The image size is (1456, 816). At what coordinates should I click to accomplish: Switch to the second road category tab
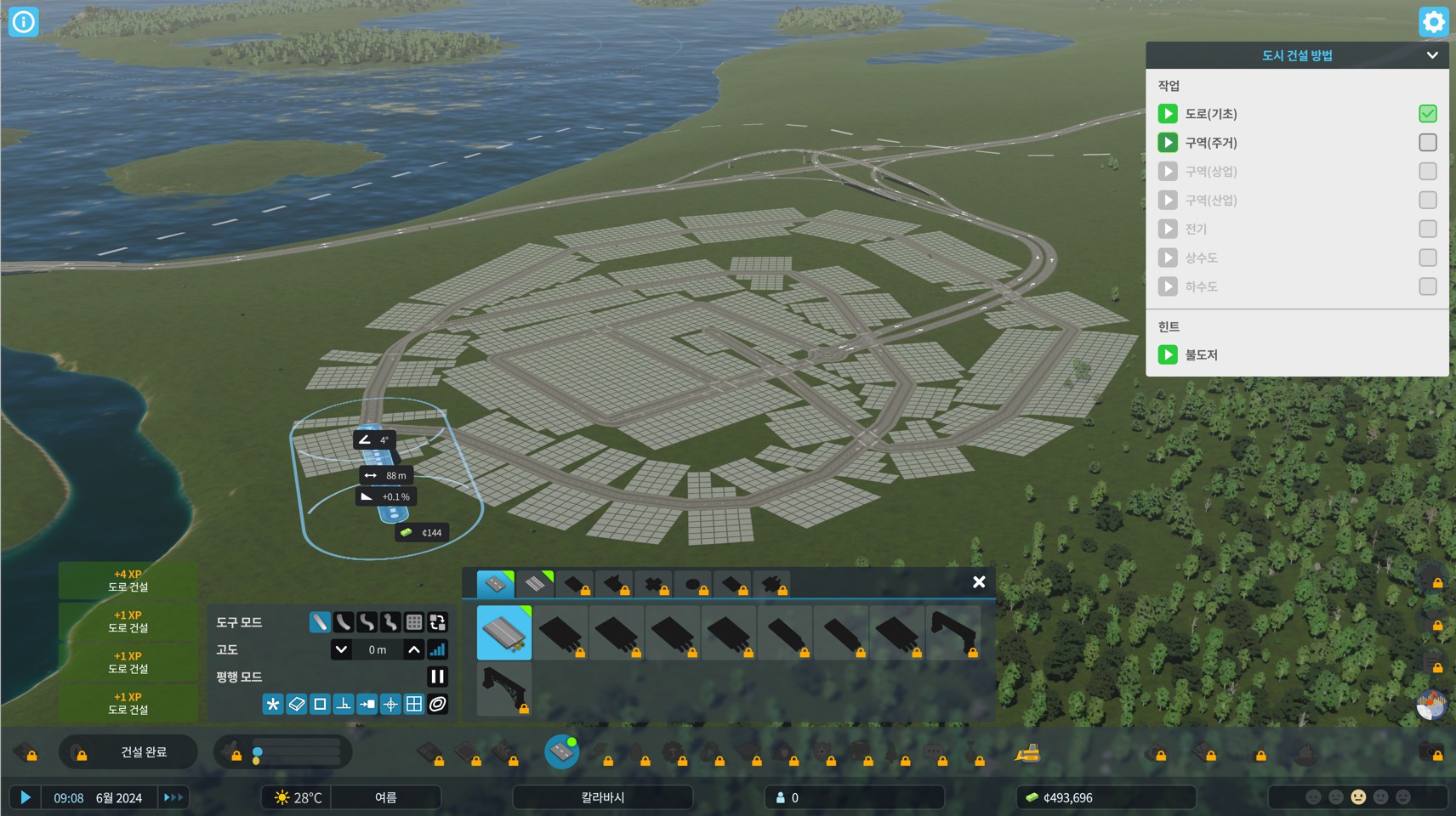(535, 584)
